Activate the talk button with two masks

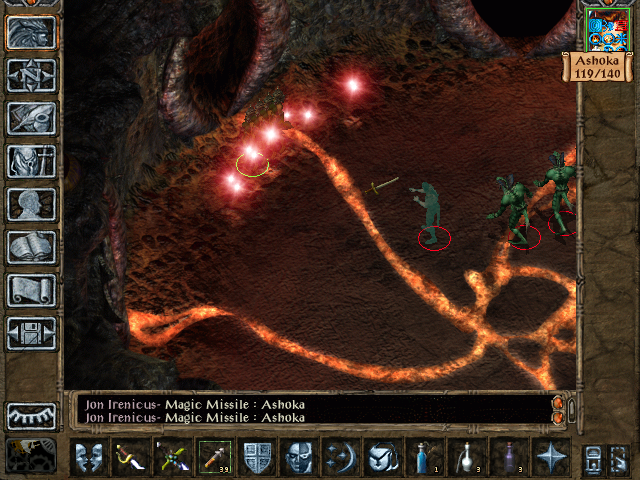(89, 457)
